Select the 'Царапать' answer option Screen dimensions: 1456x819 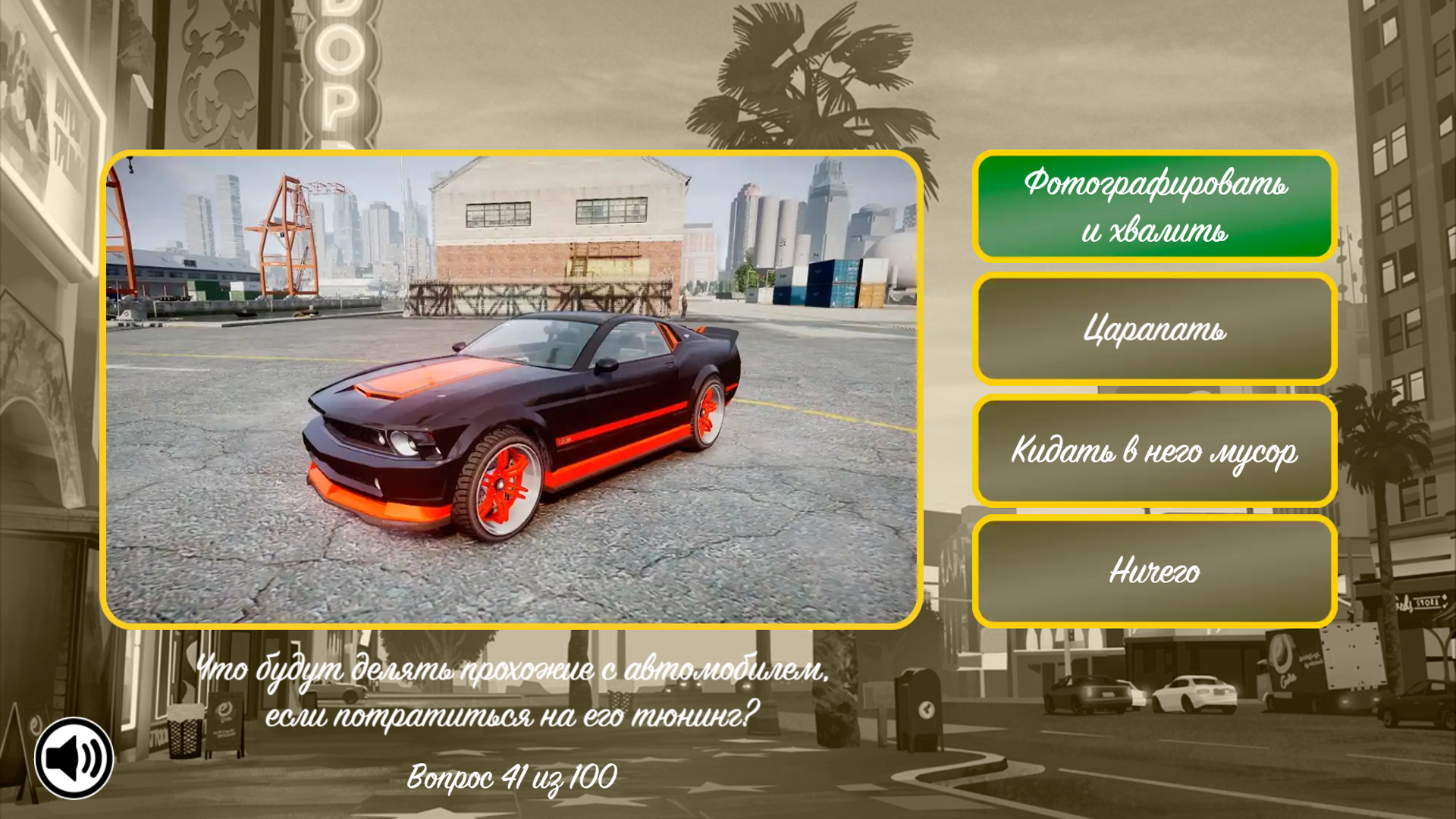tap(1153, 330)
